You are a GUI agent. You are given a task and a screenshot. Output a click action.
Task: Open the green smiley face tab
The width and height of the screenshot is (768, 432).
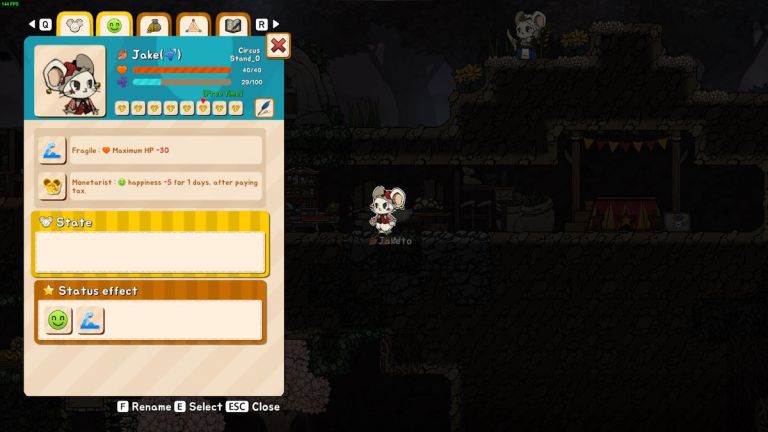click(x=114, y=25)
